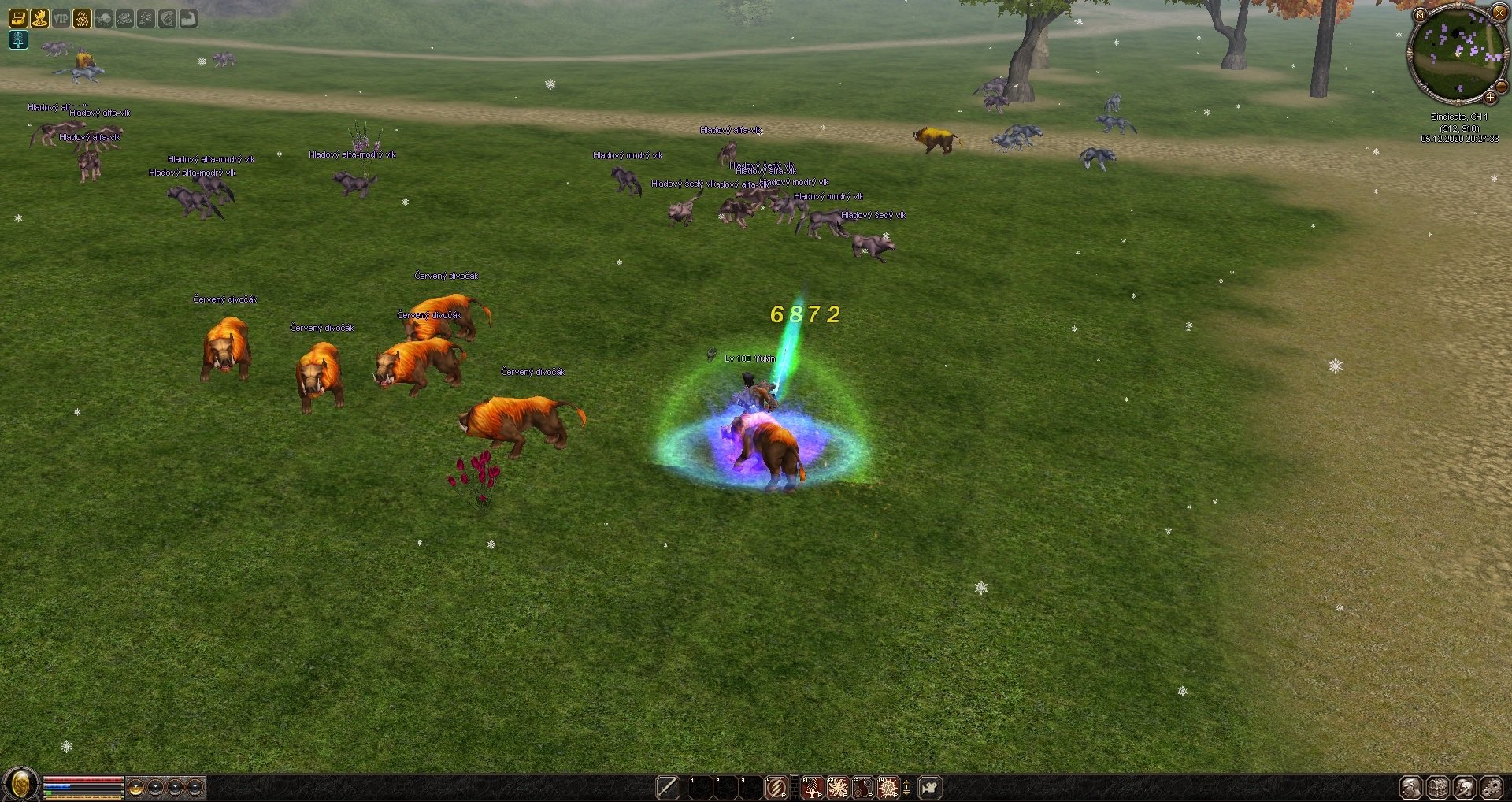Viewport: 1512px width, 802px height.
Task: Select the sword attack slot in the hotbar
Action: pos(668,787)
